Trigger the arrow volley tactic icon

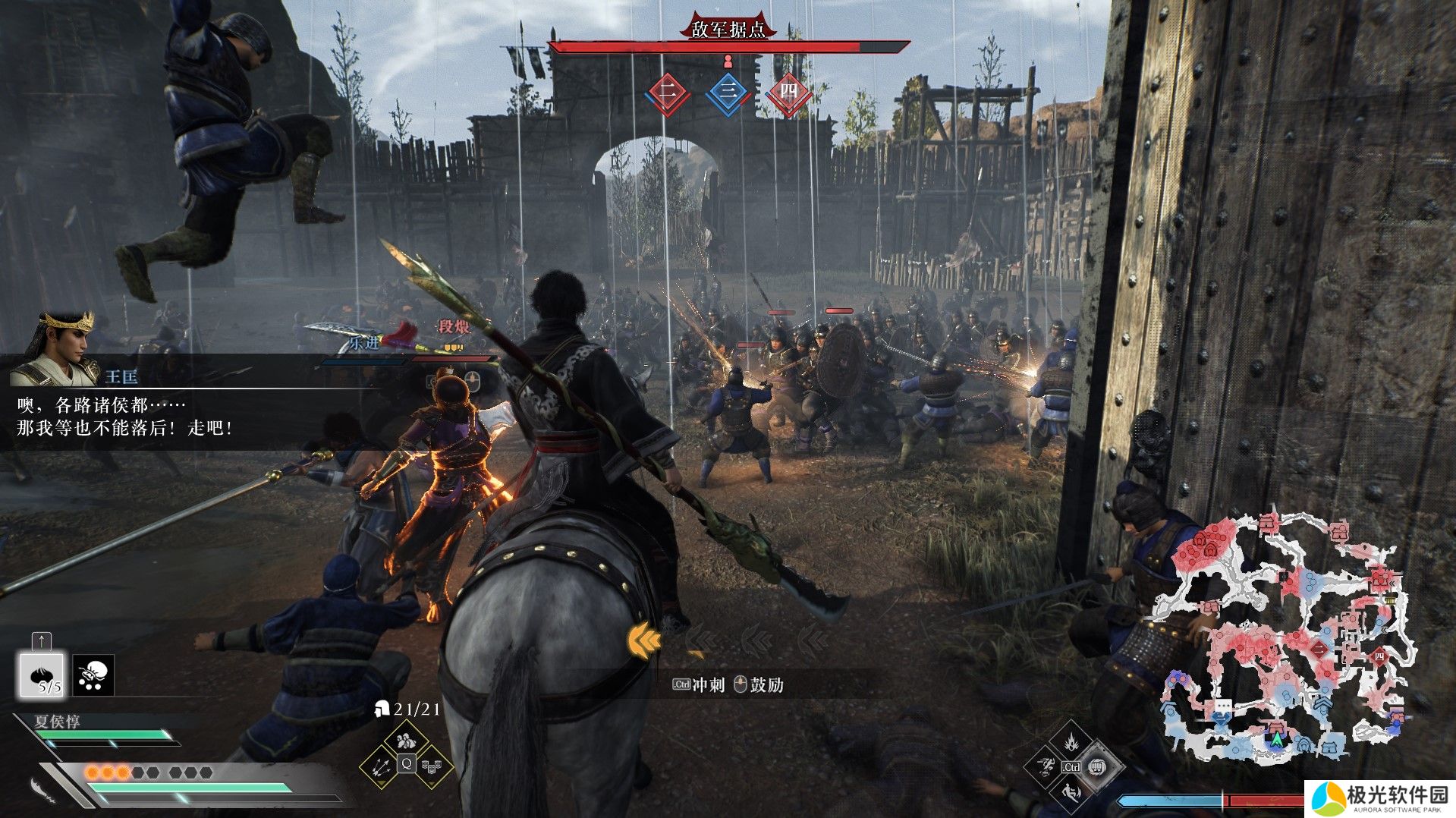381,766
